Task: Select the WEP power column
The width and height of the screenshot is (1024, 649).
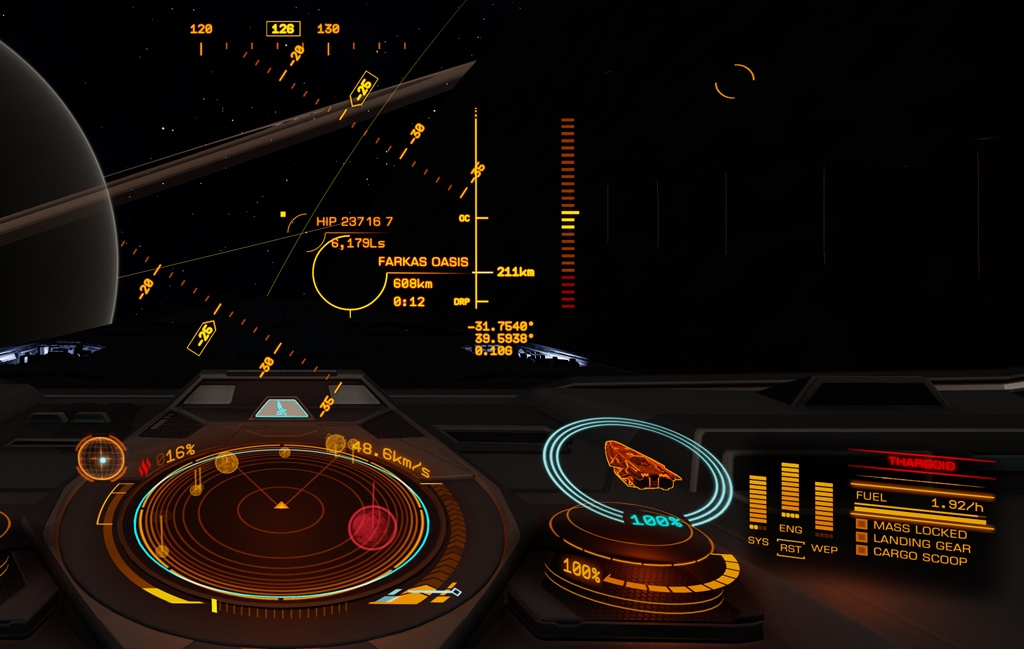Action: [824, 506]
